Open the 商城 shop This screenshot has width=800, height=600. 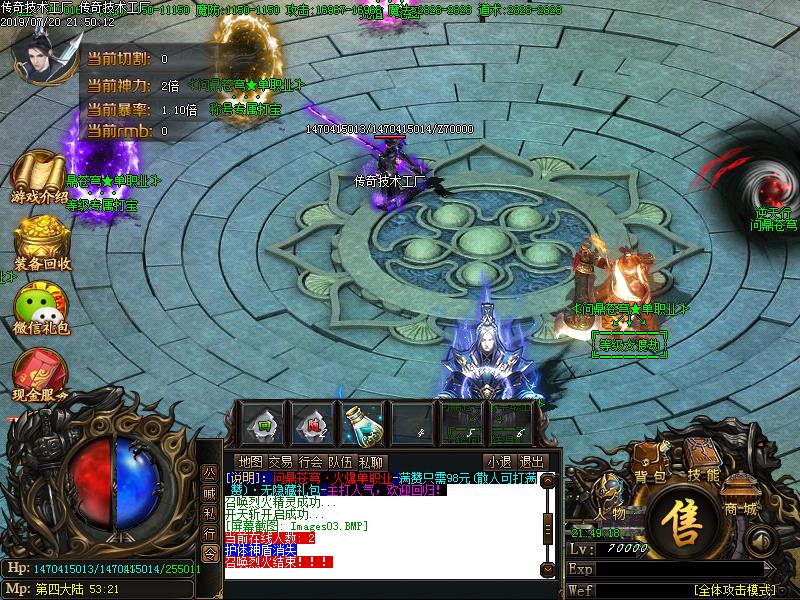click(742, 503)
